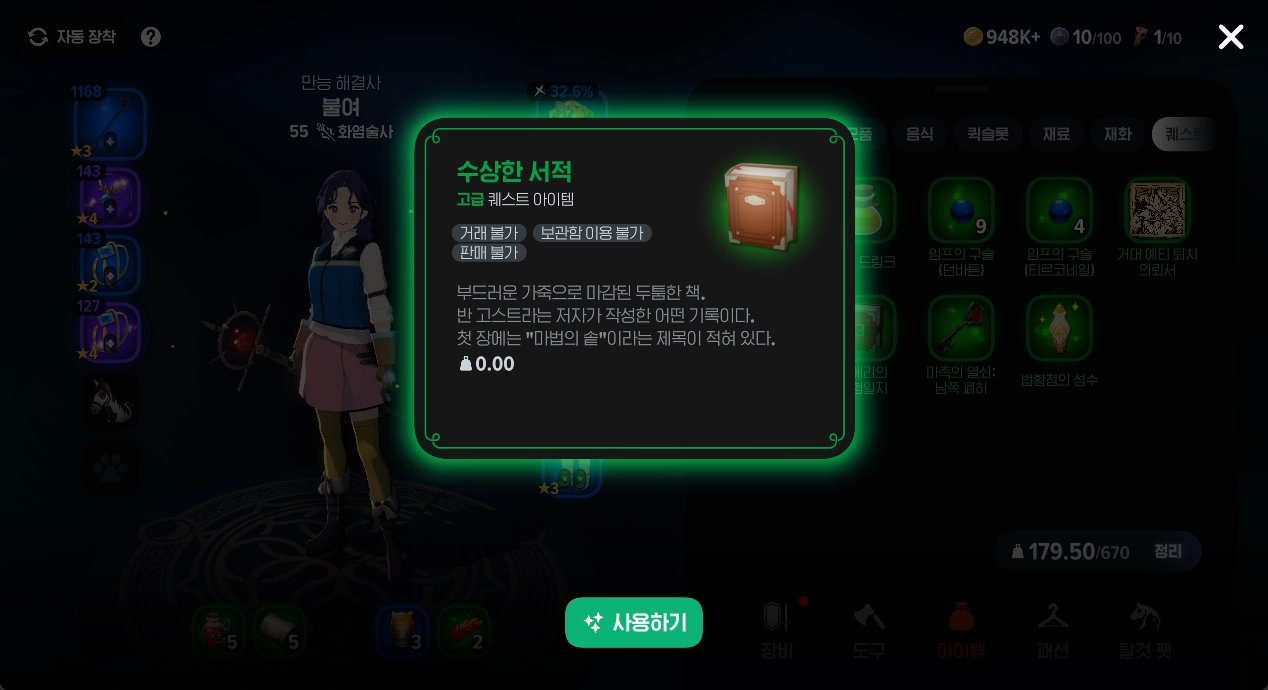
Task: Switch to the 퀵슬롯 tab
Action: pos(987,134)
